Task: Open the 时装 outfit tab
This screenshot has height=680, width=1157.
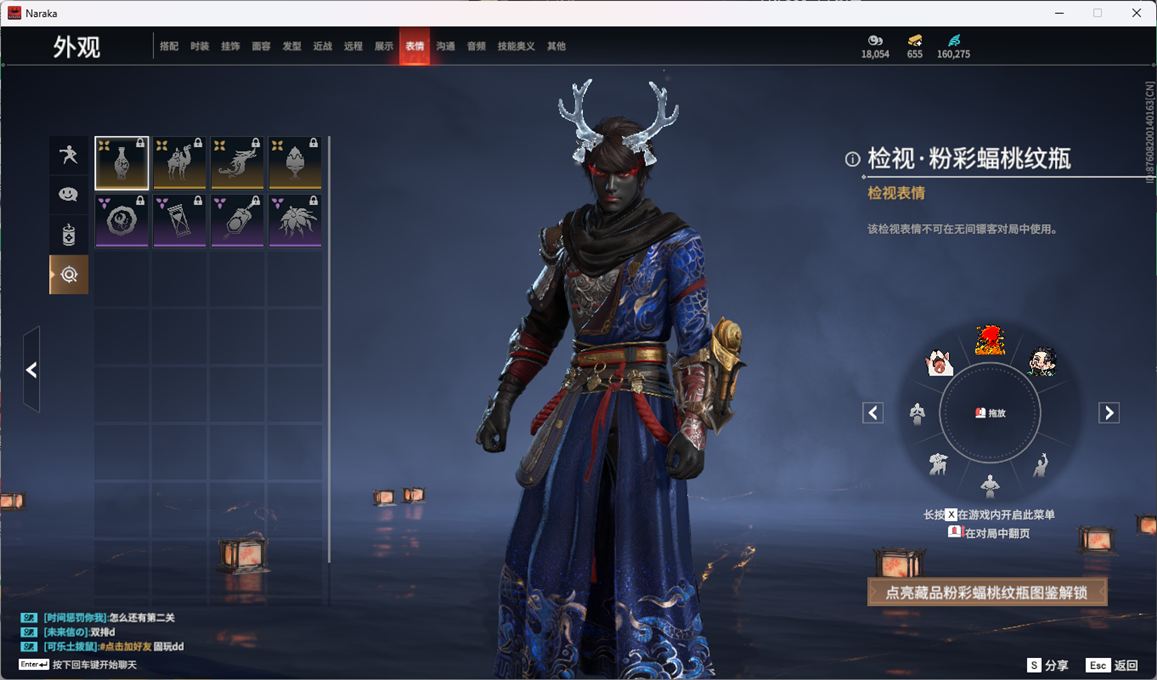Action: click(x=200, y=46)
